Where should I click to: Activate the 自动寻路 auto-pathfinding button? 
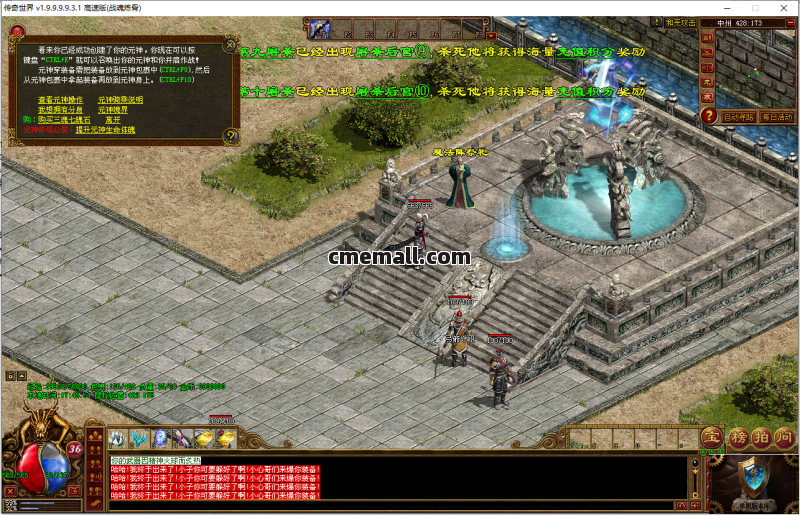tap(739, 117)
